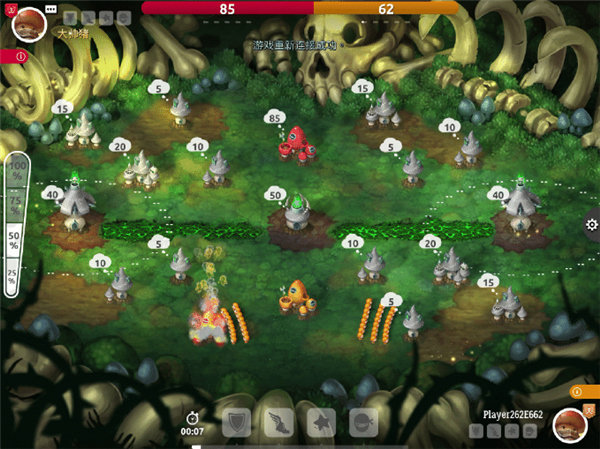Use the star splash skill
This screenshot has width=600, height=449.
point(321,421)
